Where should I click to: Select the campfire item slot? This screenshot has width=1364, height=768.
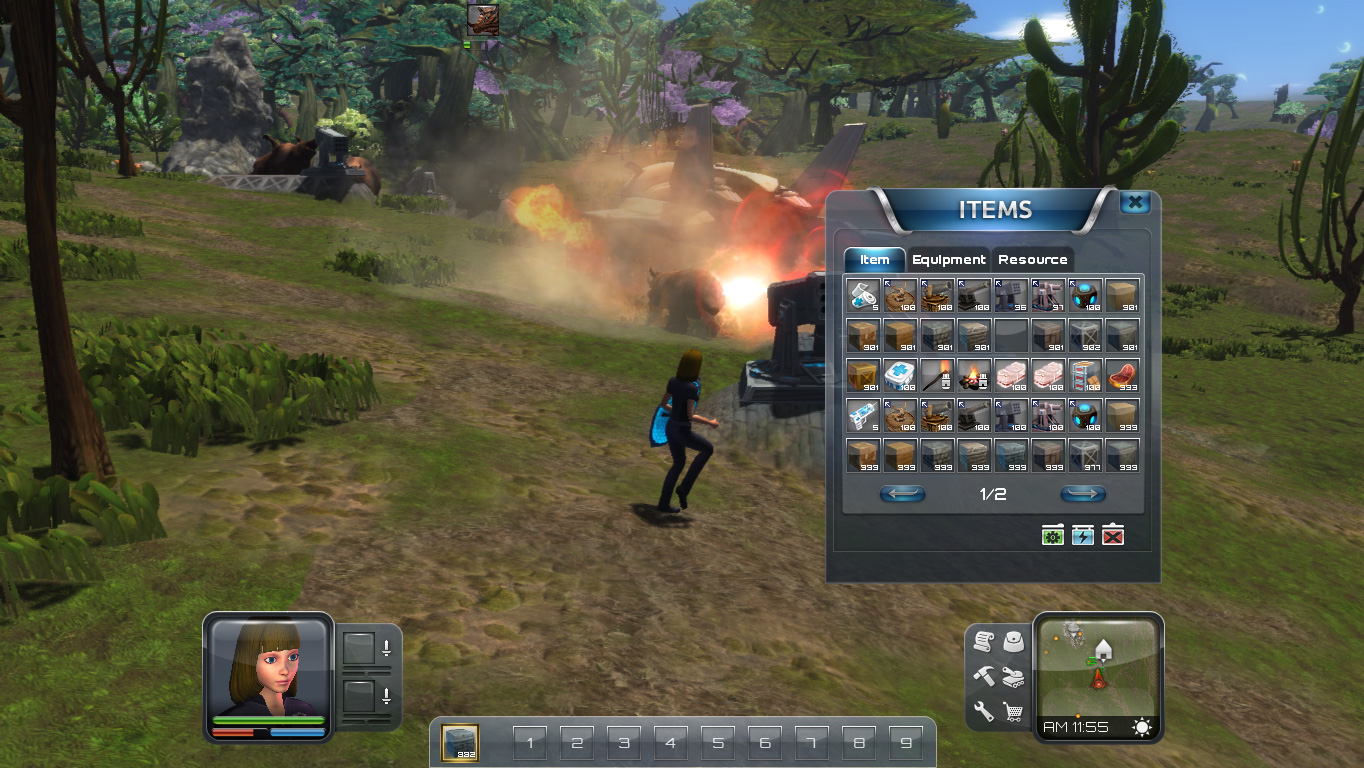pos(975,375)
